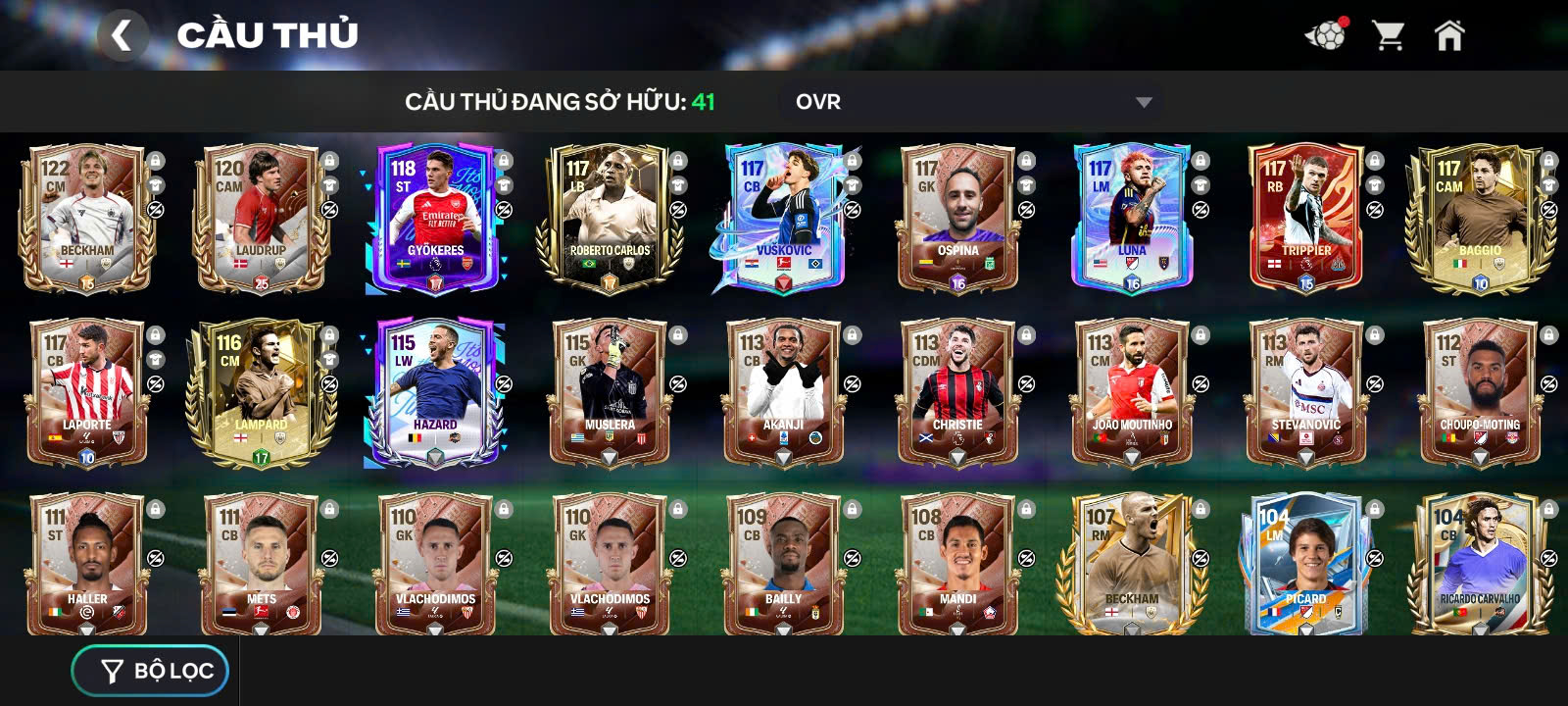The width and height of the screenshot is (1568, 706).
Task: Pick the Choupo-Moting ST card
Action: click(1479, 394)
